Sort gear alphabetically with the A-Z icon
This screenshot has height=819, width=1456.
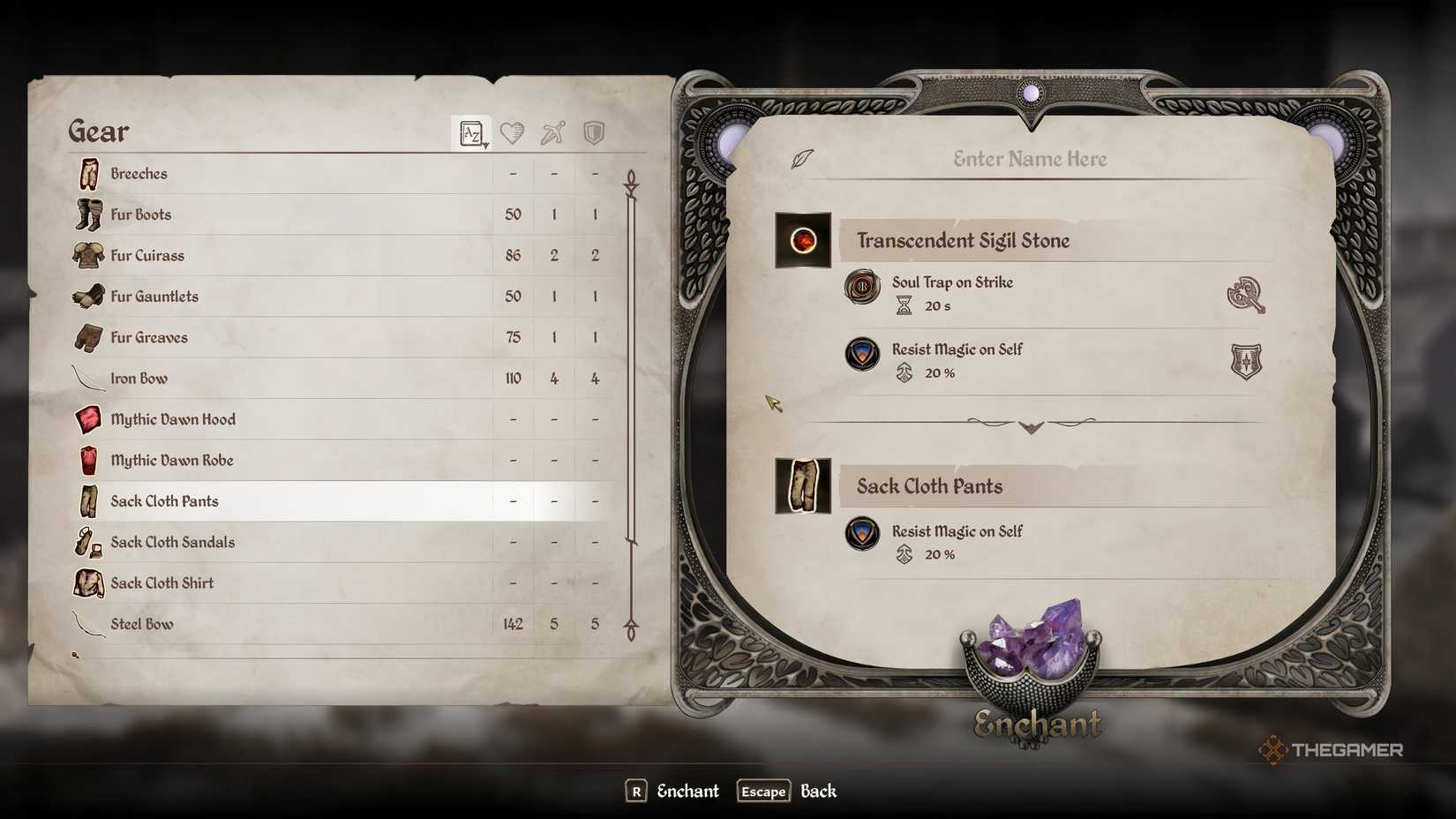pyautogui.click(x=470, y=132)
